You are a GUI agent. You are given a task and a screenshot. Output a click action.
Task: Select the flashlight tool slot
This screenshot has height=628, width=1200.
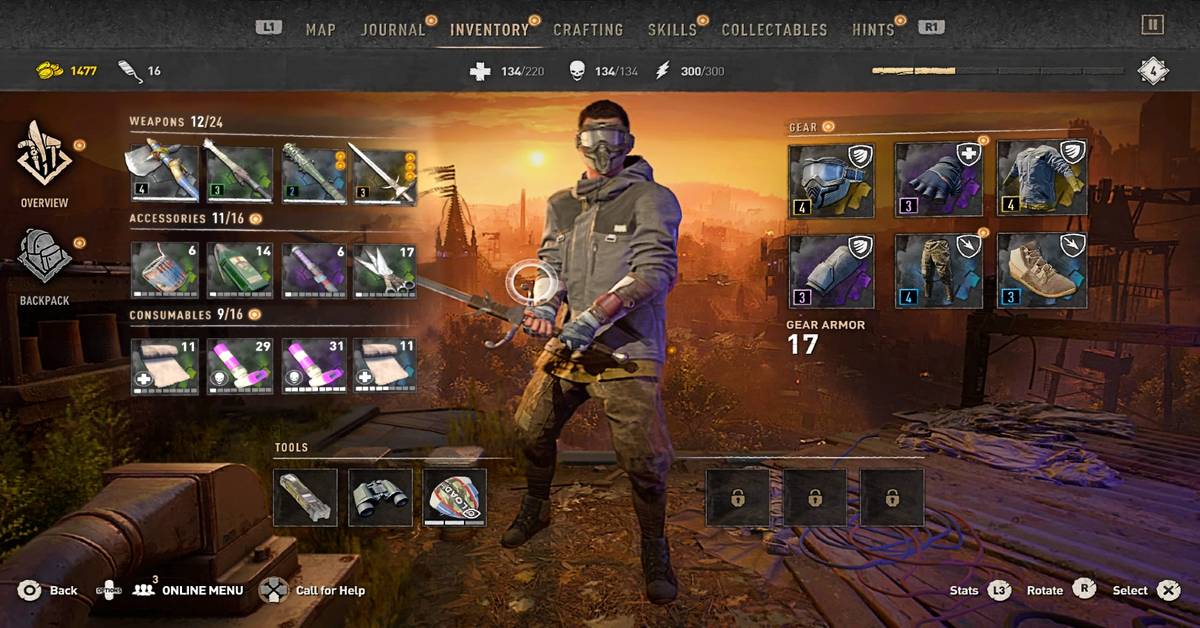click(305, 497)
